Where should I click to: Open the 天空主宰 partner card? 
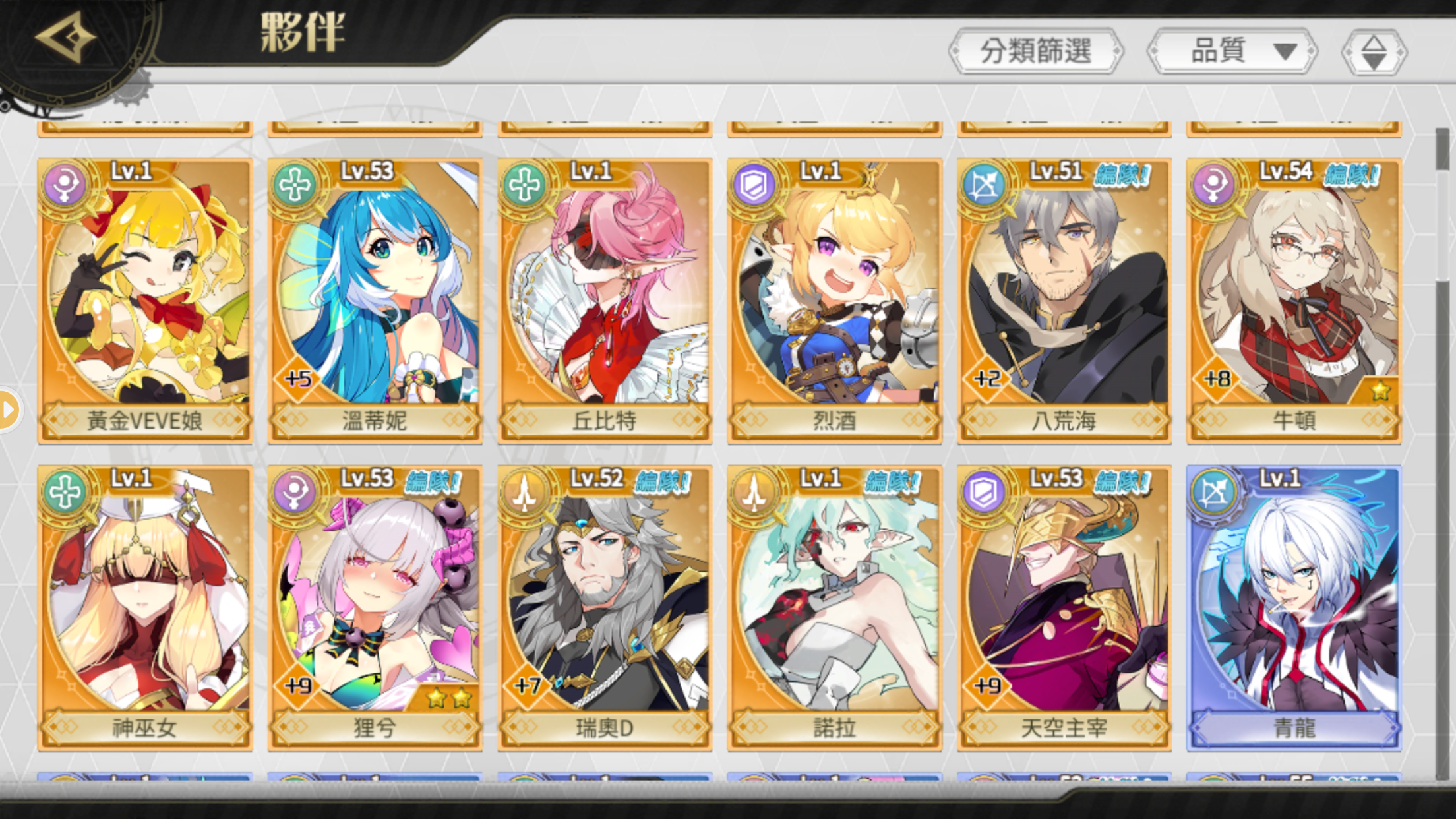(x=1064, y=607)
